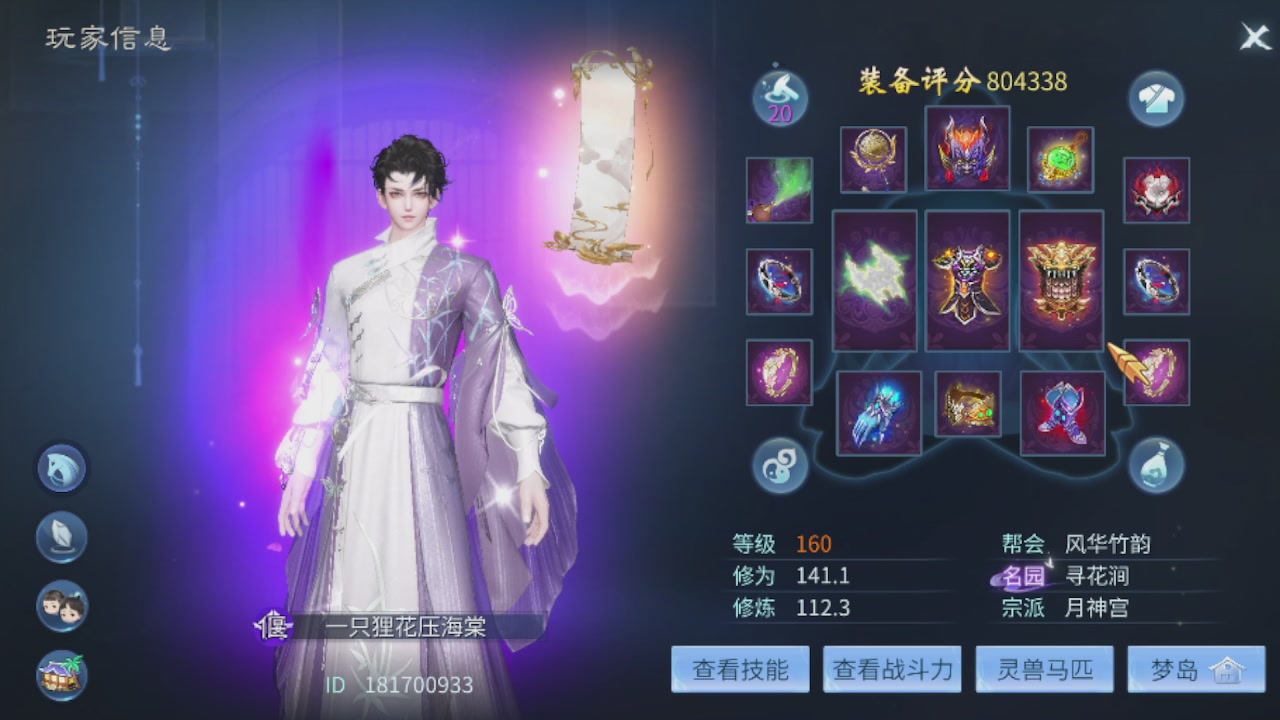This screenshot has height=720, width=1280.
Task: Click the golden belt equipment slot
Action: click(966, 404)
